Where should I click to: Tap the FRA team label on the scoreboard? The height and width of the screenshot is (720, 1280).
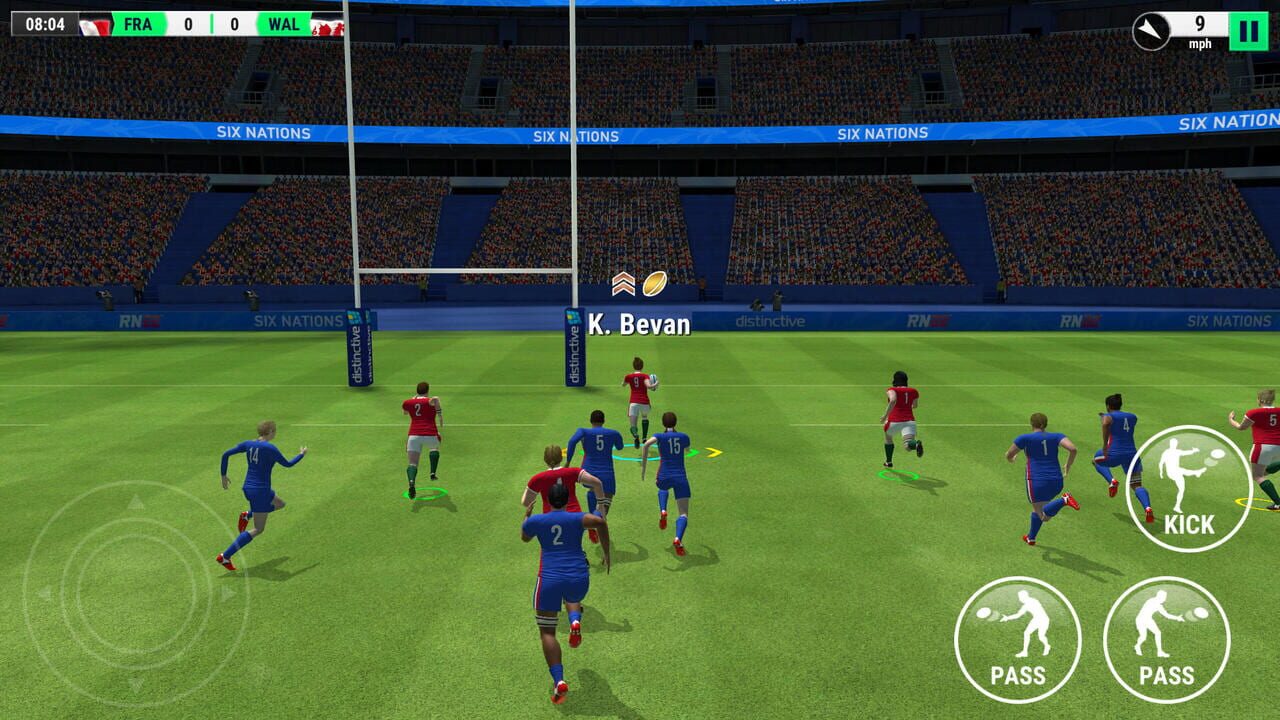click(137, 23)
